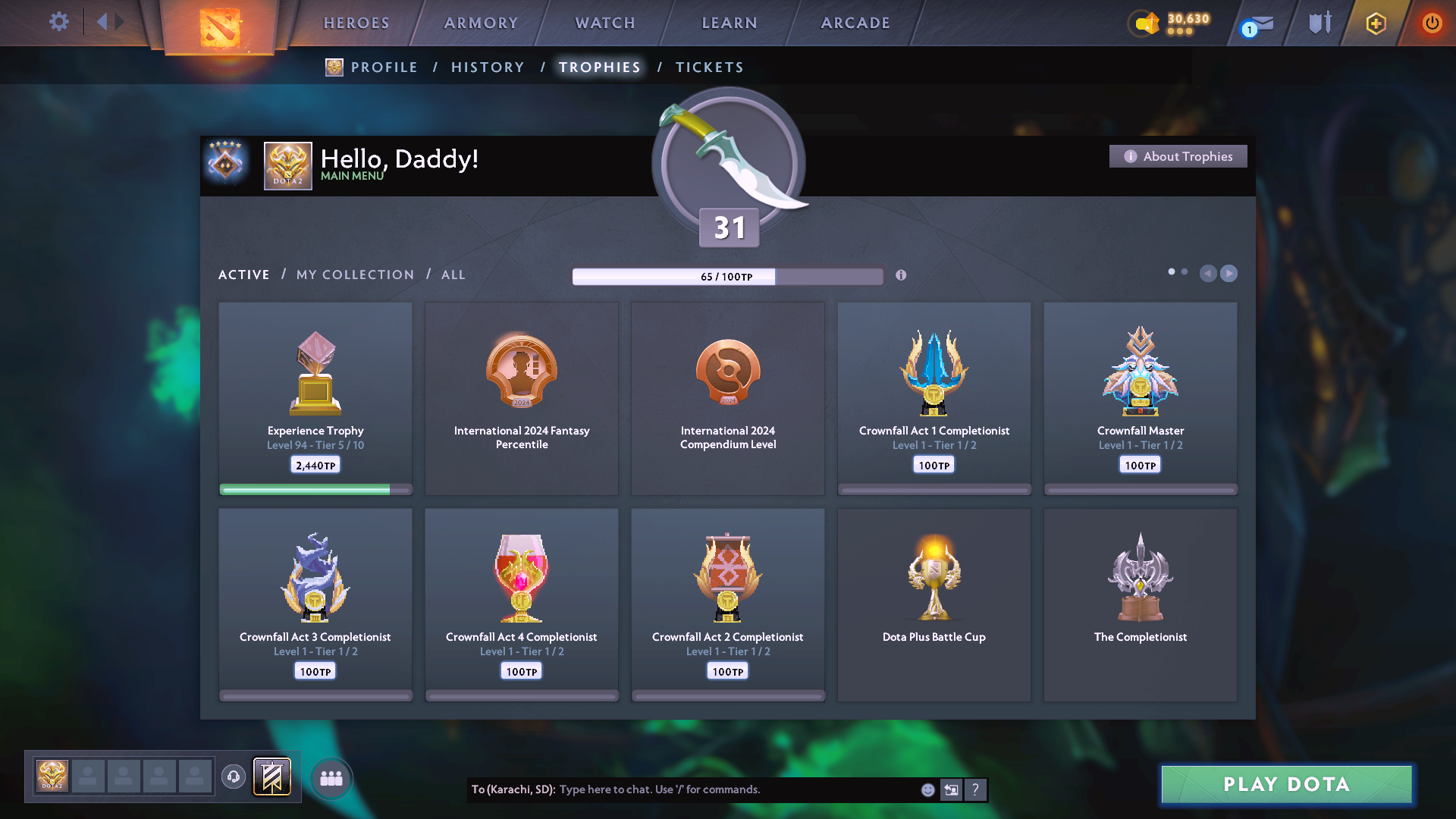Open the Arcade menu
This screenshot has height=819, width=1456.
pos(855,23)
